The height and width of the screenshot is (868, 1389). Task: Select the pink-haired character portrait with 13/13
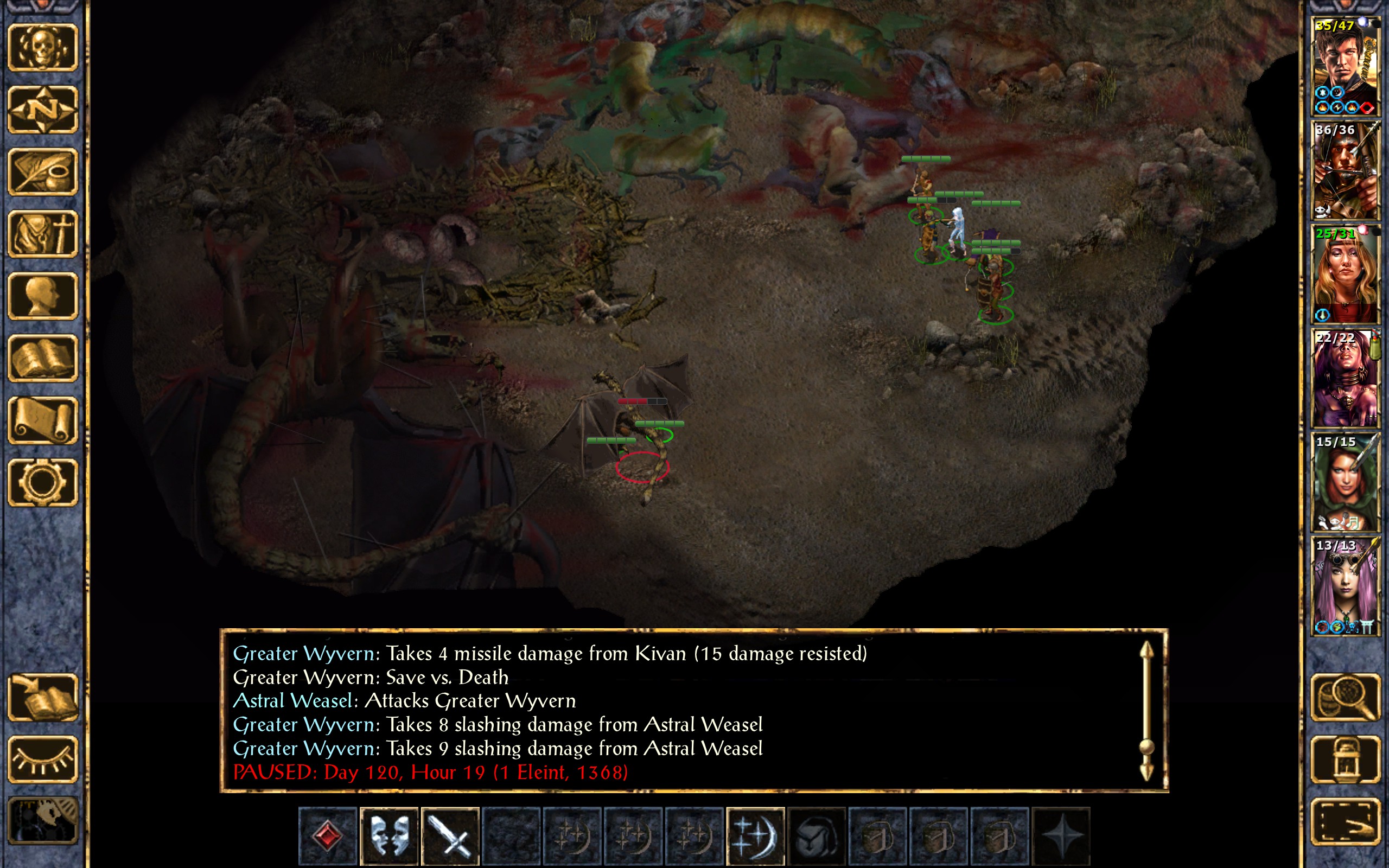pos(1346,585)
